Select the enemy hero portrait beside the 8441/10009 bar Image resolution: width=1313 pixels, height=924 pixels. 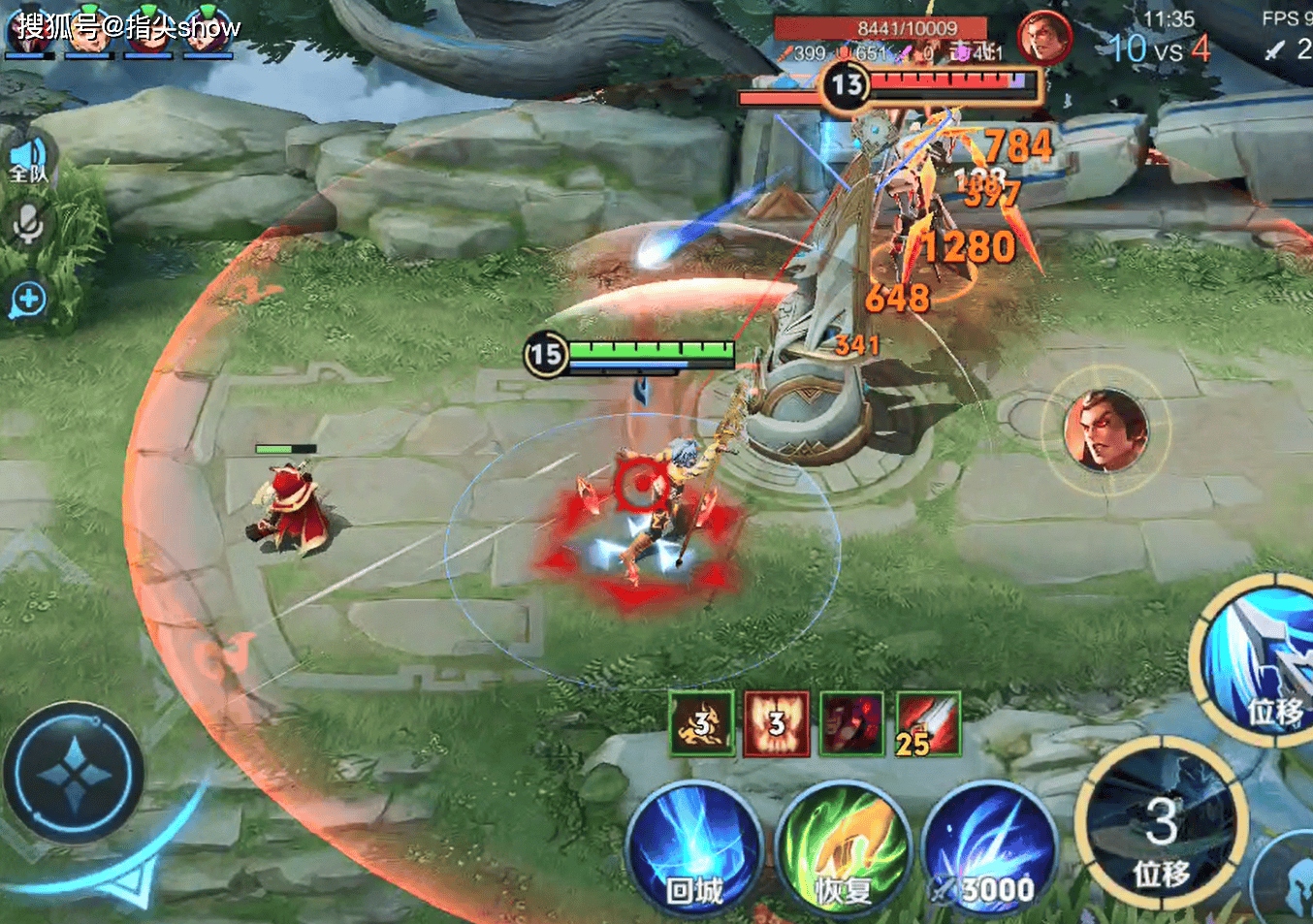(1043, 39)
